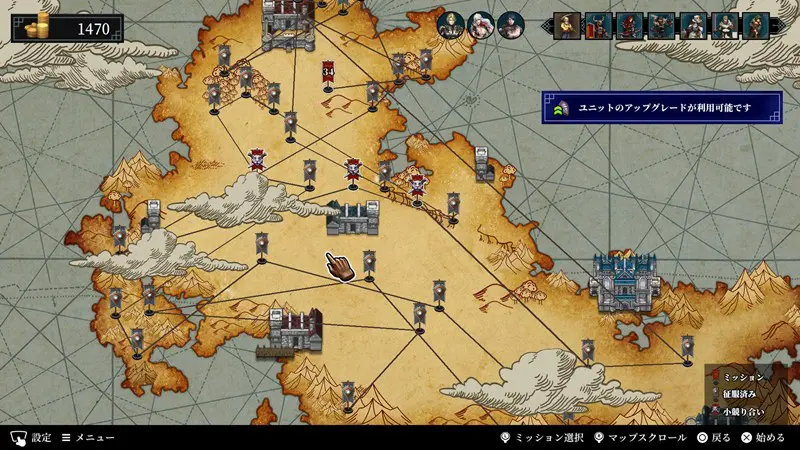This screenshot has height=450, width=800.
Task: Select the dark-haired hero portrait
Action: click(x=509, y=25)
